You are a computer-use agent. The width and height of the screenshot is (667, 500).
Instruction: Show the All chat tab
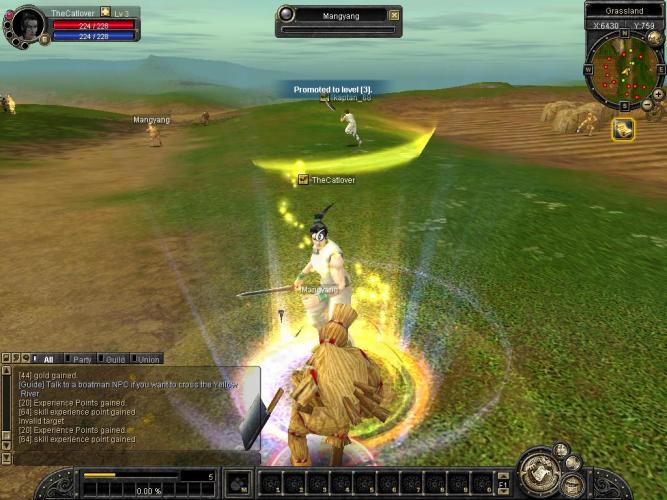click(x=47, y=359)
